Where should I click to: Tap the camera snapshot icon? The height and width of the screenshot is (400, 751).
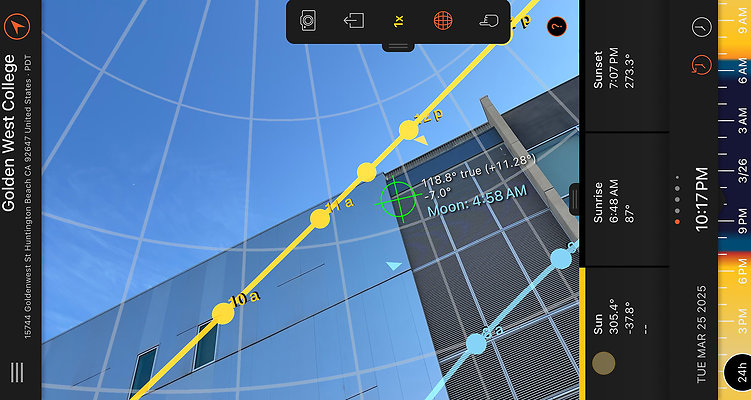pos(309,20)
